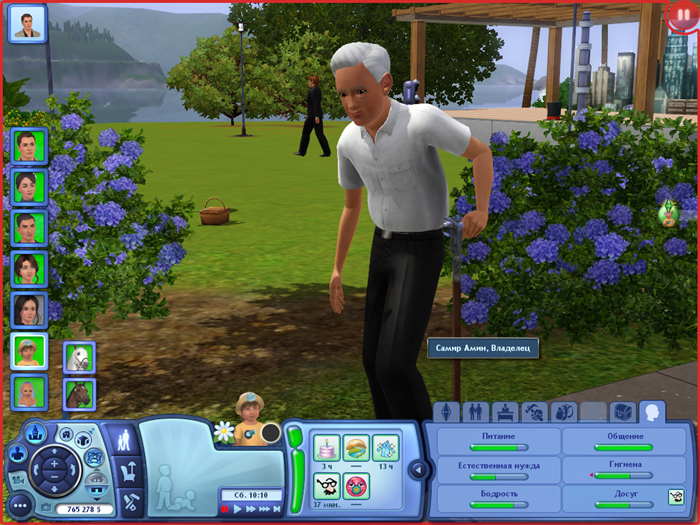
Task: Choose the toddler portrait with the hat
Action: click(28, 351)
